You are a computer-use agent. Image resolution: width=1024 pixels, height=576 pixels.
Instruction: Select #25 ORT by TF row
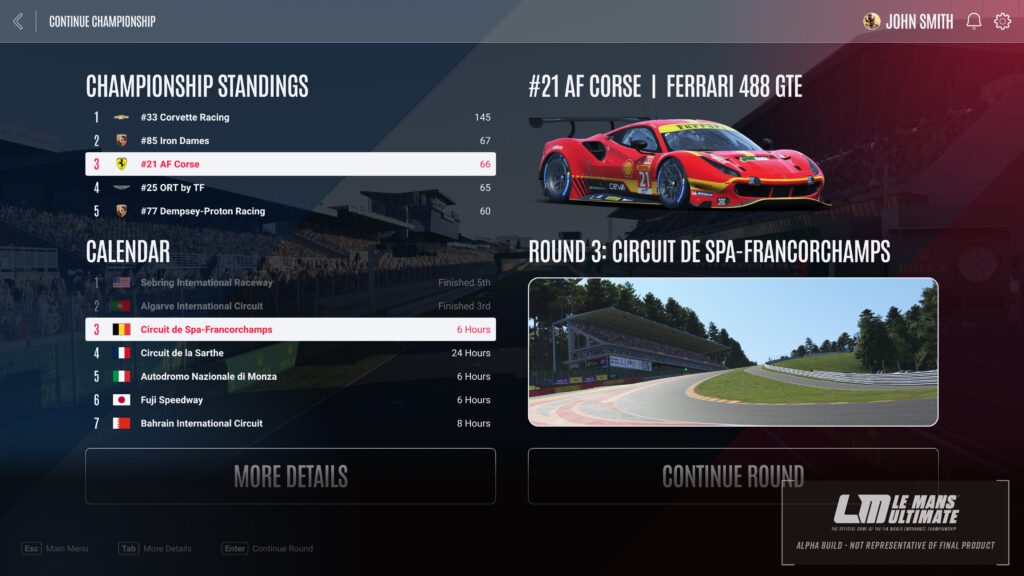tap(290, 188)
